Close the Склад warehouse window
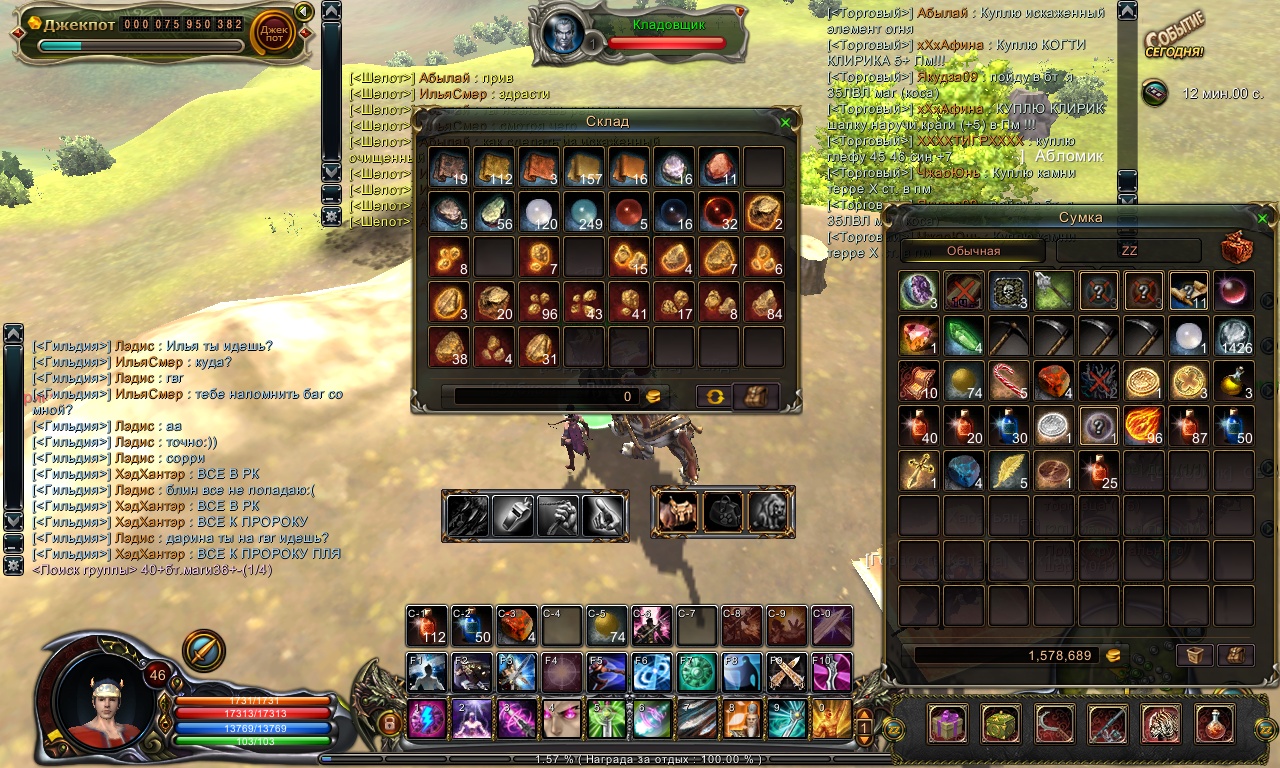The height and width of the screenshot is (768, 1280). [x=786, y=122]
